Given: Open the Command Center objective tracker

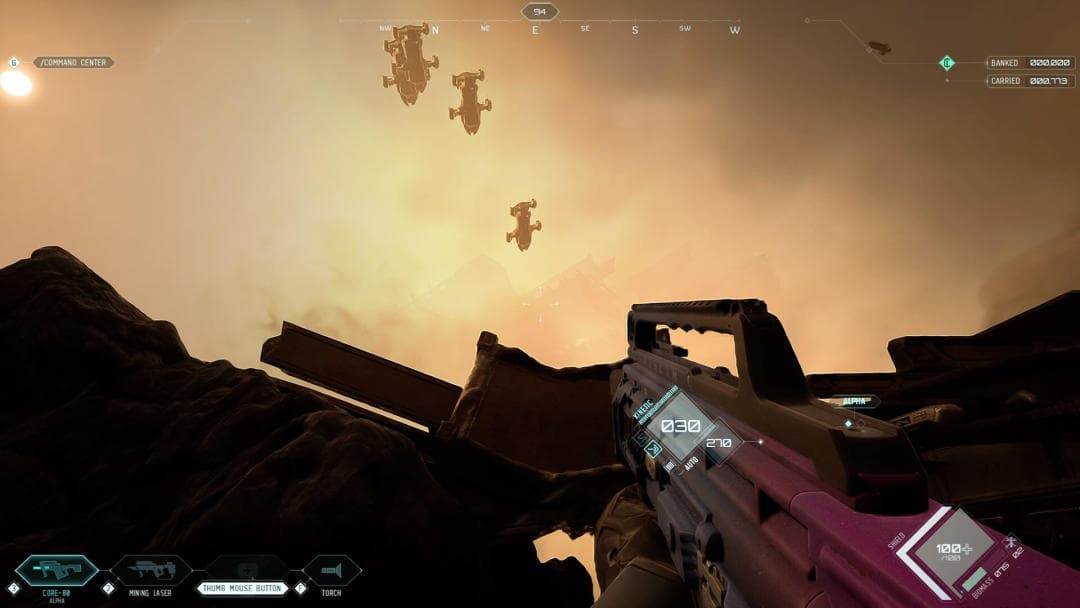Looking at the screenshot, I should coord(73,62).
